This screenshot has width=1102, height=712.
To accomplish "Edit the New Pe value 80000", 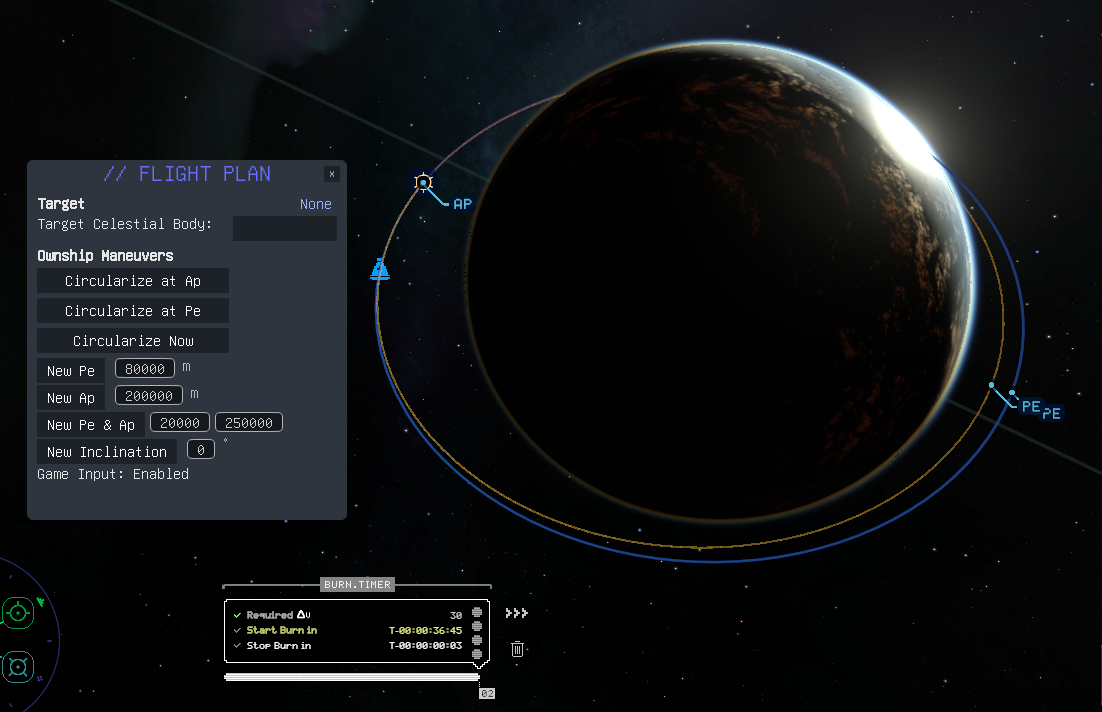I will point(145,368).
